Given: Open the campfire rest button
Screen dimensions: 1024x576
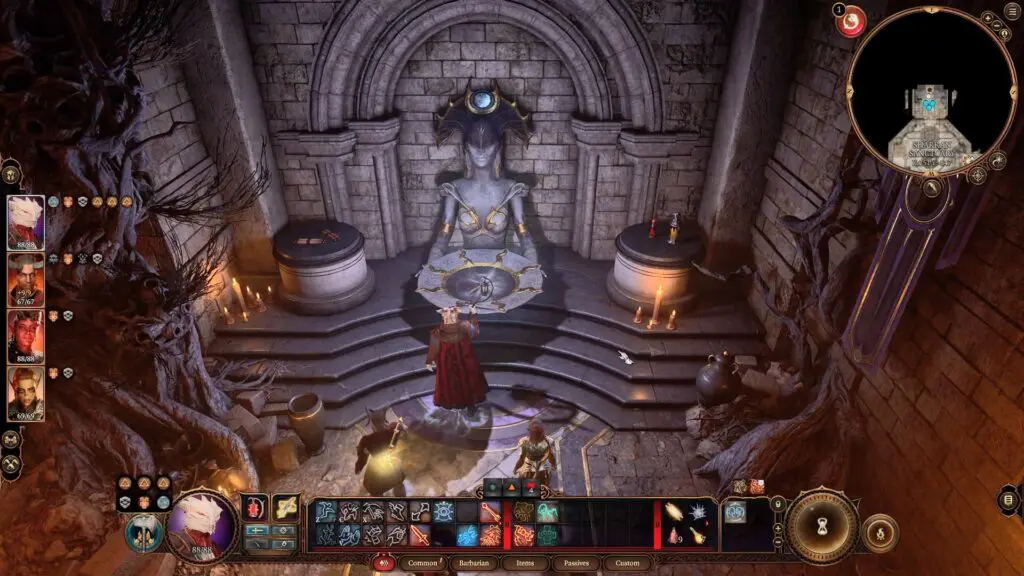Looking at the screenshot, I should pos(879,532).
